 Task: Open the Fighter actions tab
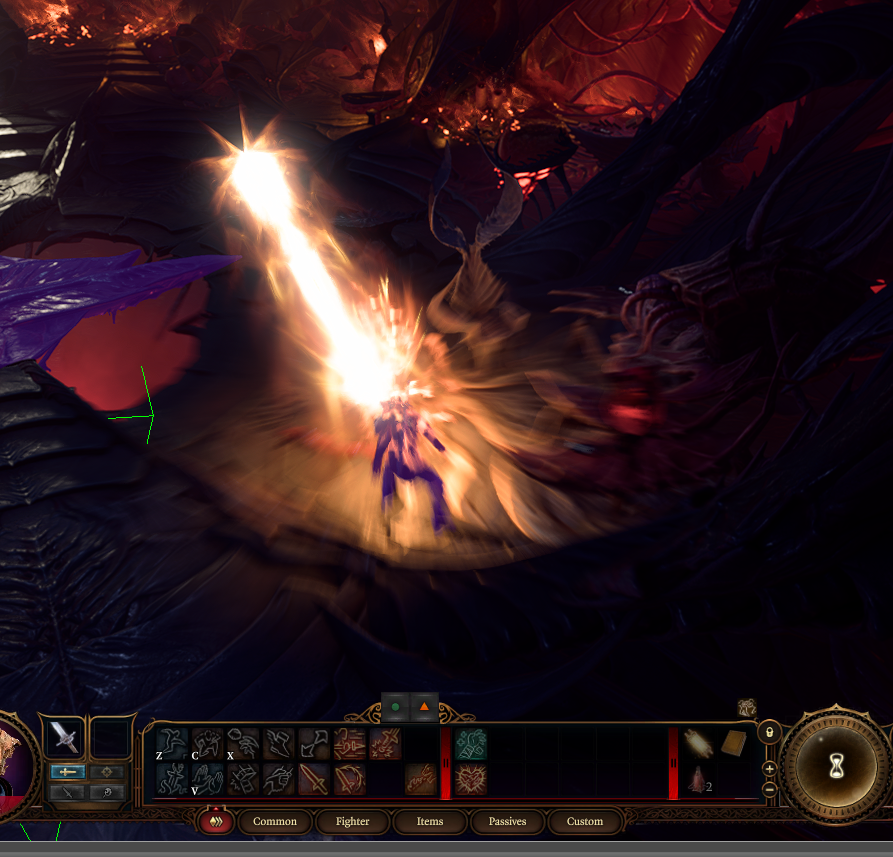[352, 822]
